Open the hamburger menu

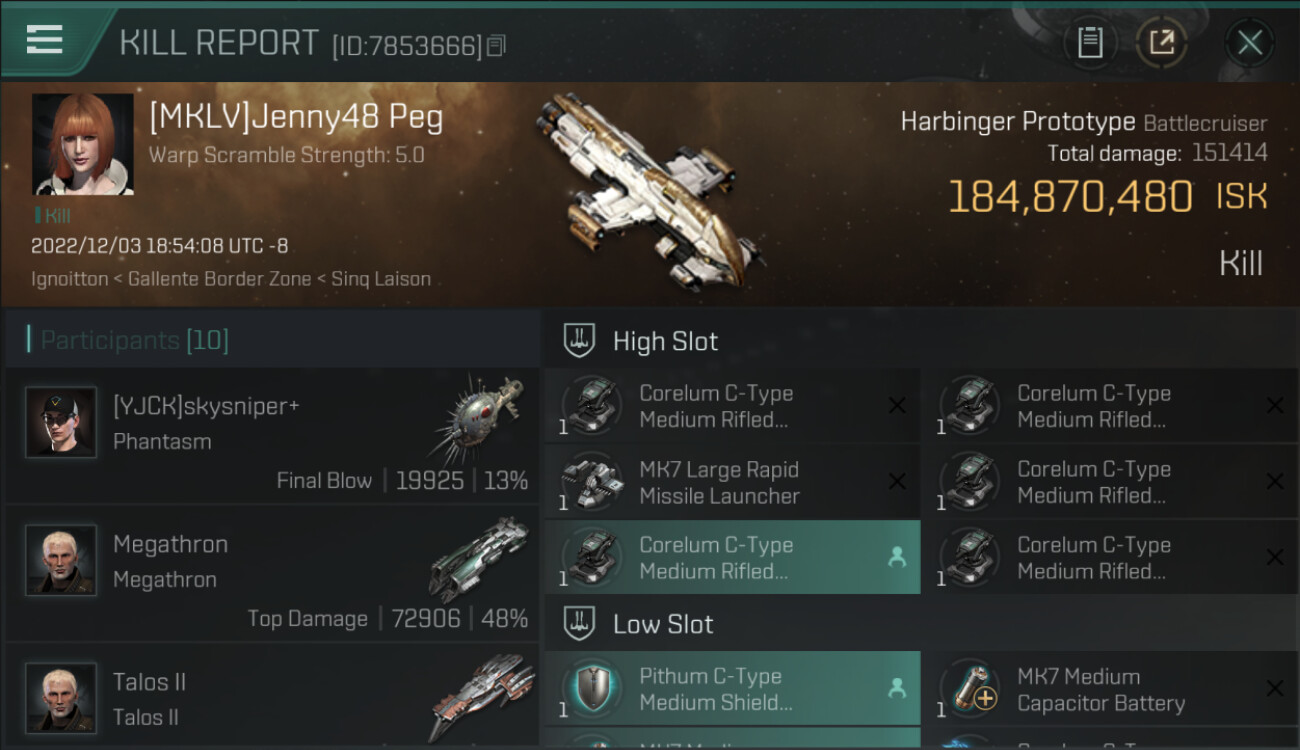pos(45,40)
